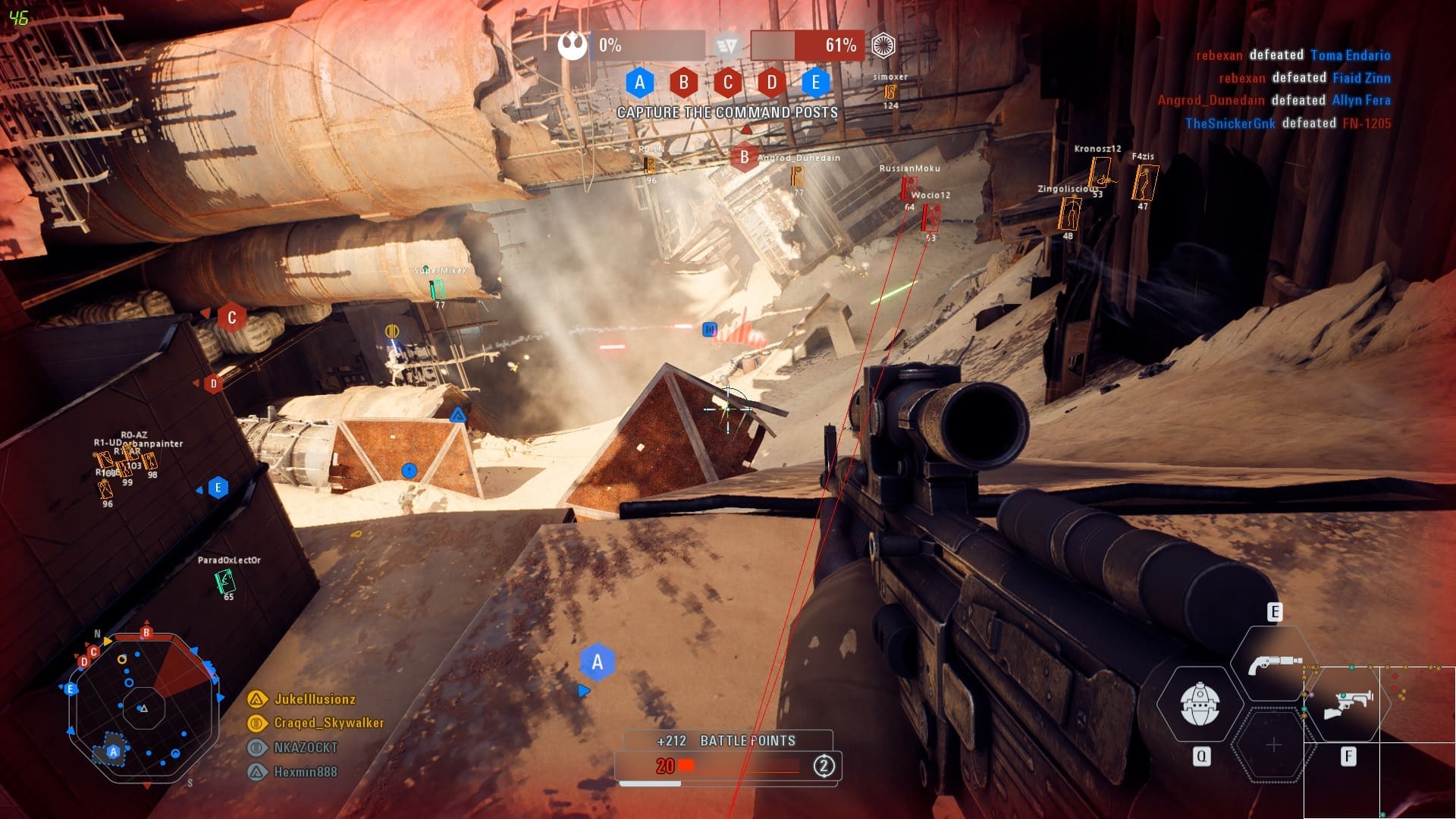1456x819 pixels.
Task: Select command post A in the top objective row
Action: click(x=639, y=82)
